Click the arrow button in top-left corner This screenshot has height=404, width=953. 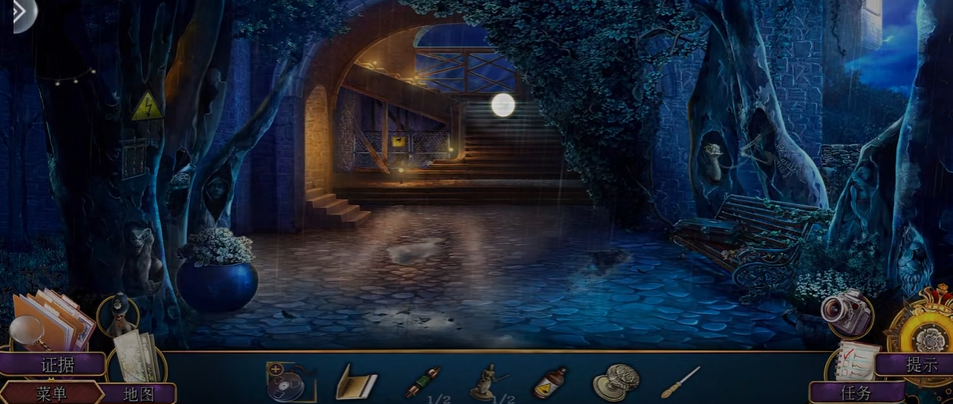[x=18, y=16]
